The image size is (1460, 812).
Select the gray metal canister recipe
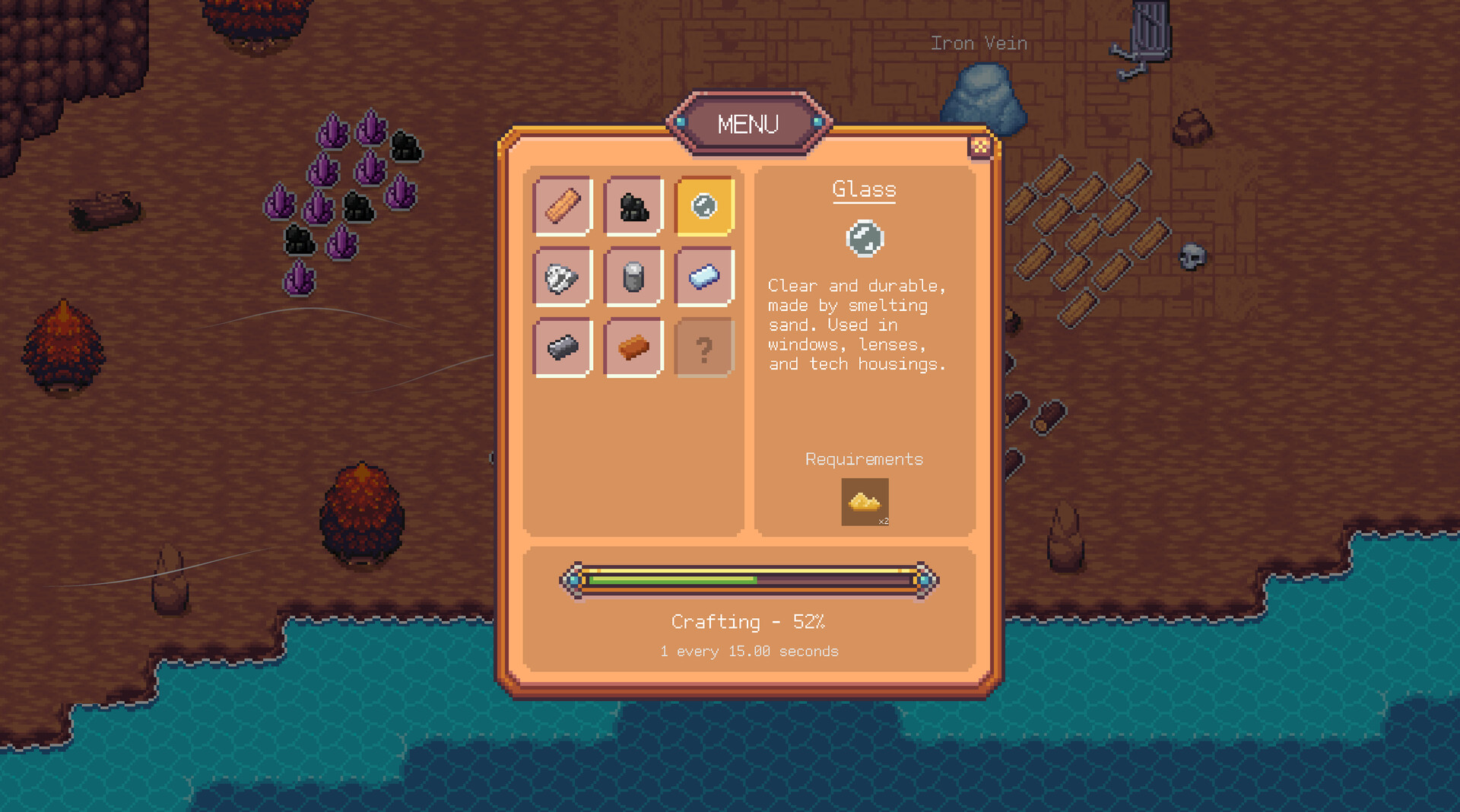coord(633,277)
